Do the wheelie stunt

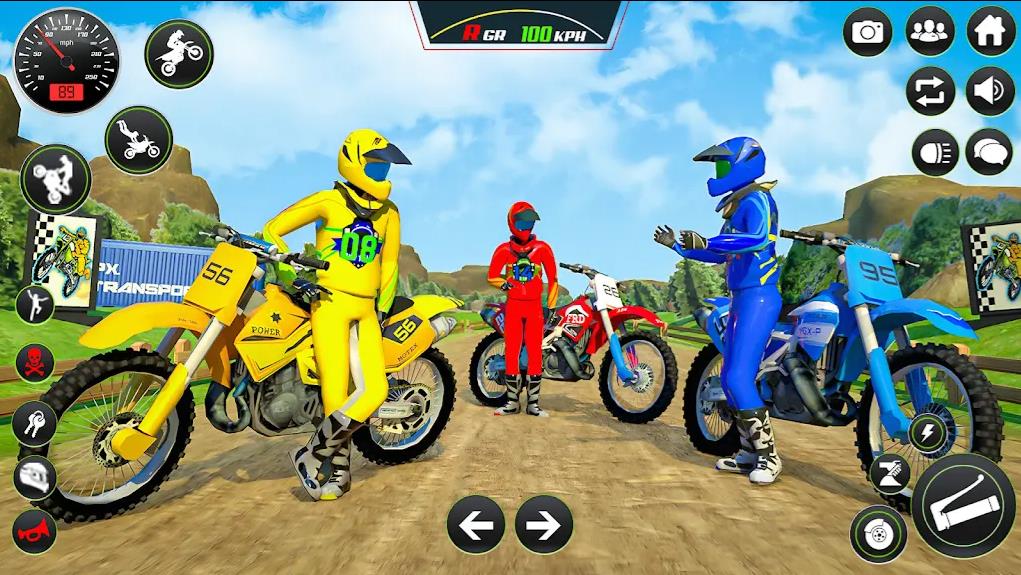click(x=55, y=179)
